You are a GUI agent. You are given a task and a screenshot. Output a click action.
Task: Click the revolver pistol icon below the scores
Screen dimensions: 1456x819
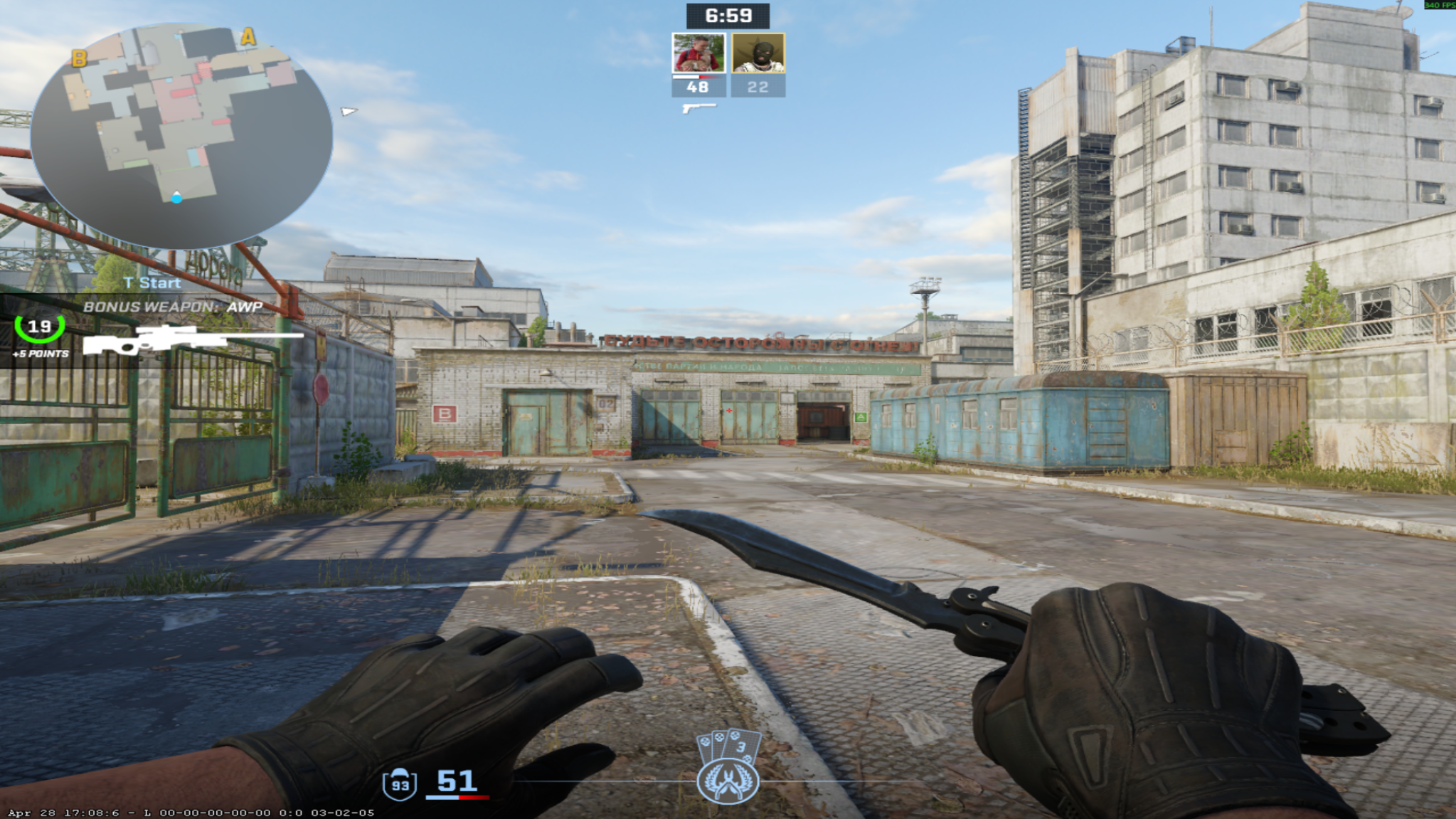click(698, 107)
